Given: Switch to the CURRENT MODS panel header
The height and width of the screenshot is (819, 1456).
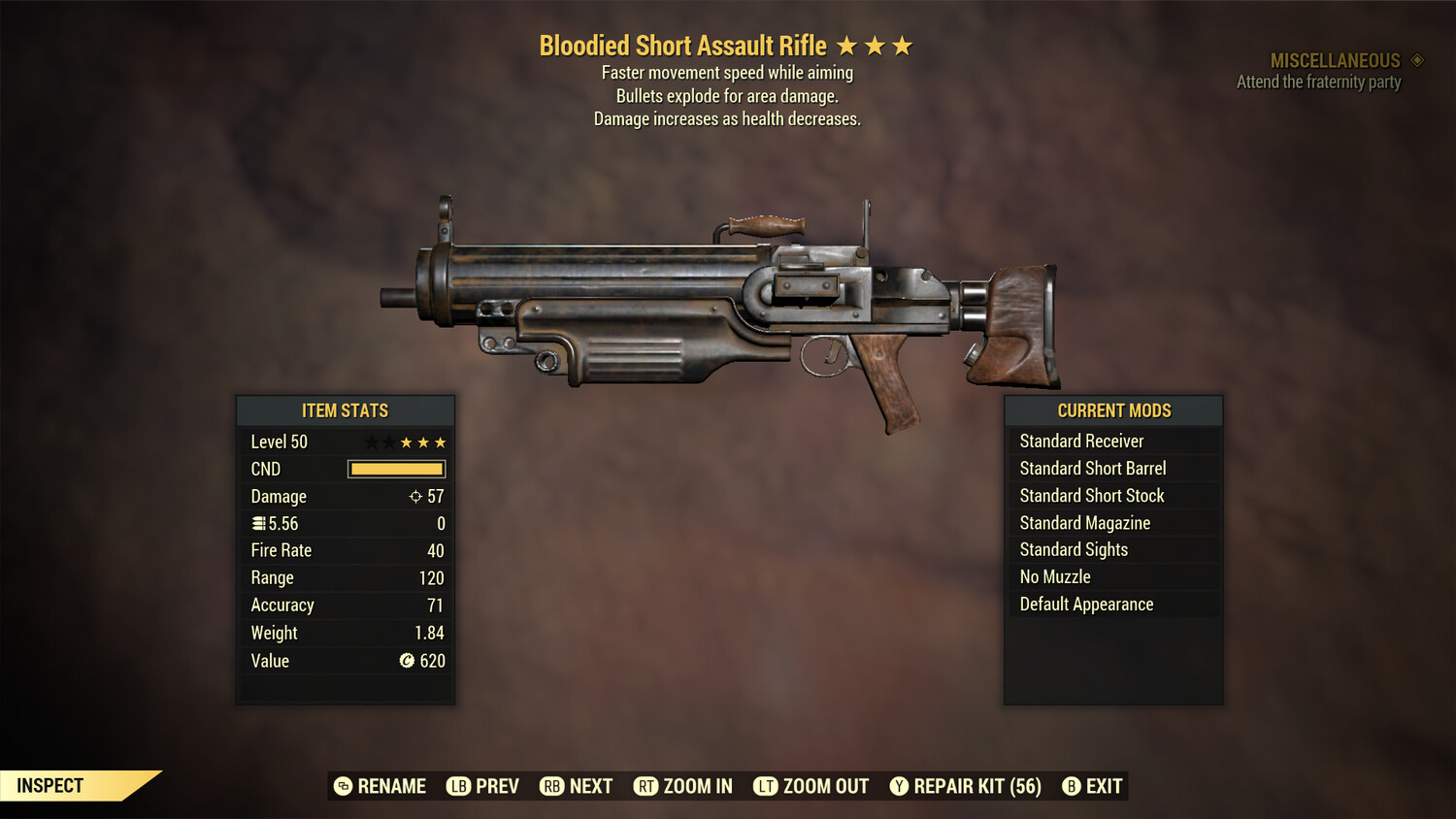Looking at the screenshot, I should pyautogui.click(x=1113, y=410).
